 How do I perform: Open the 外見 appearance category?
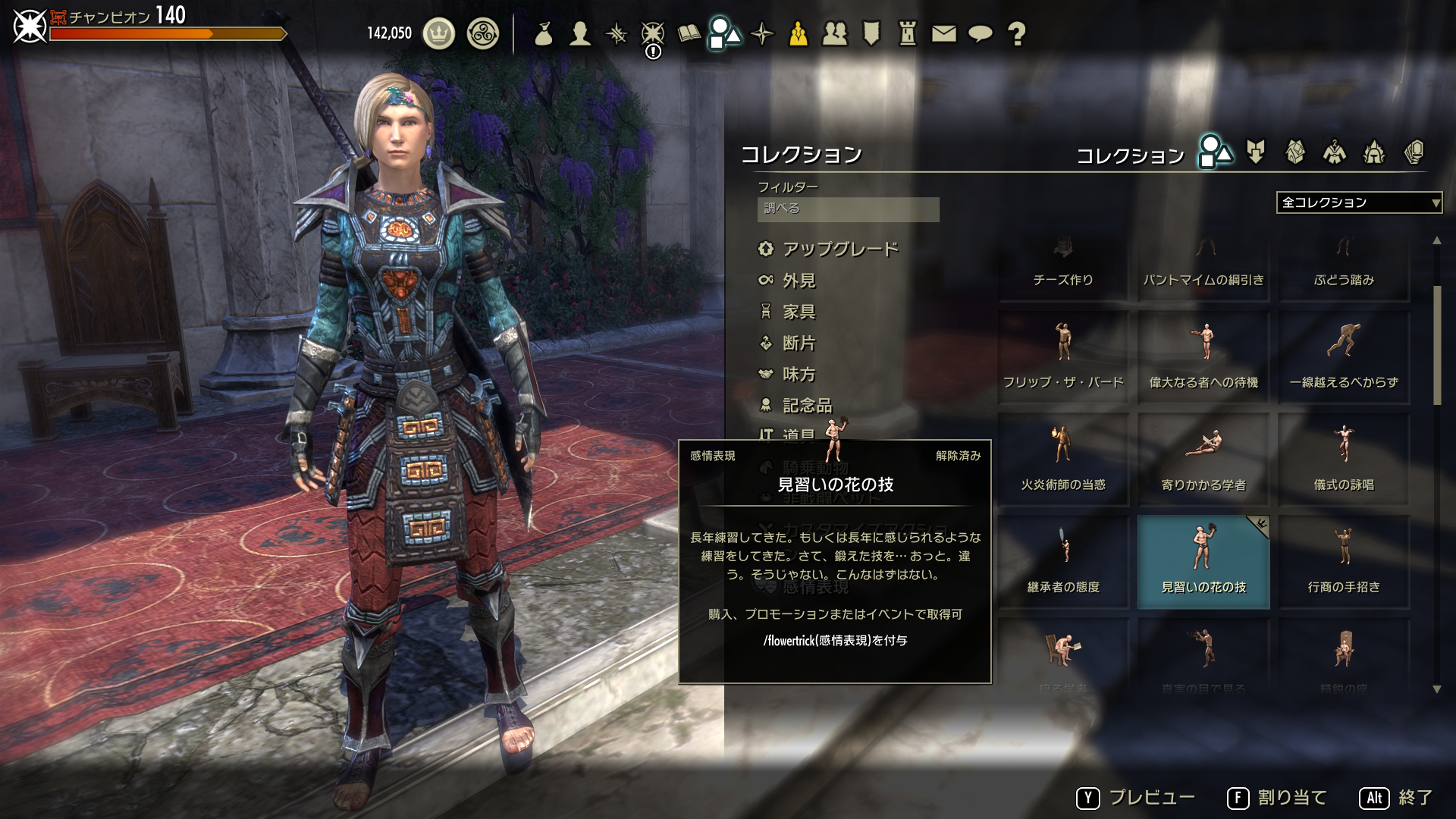tap(799, 281)
